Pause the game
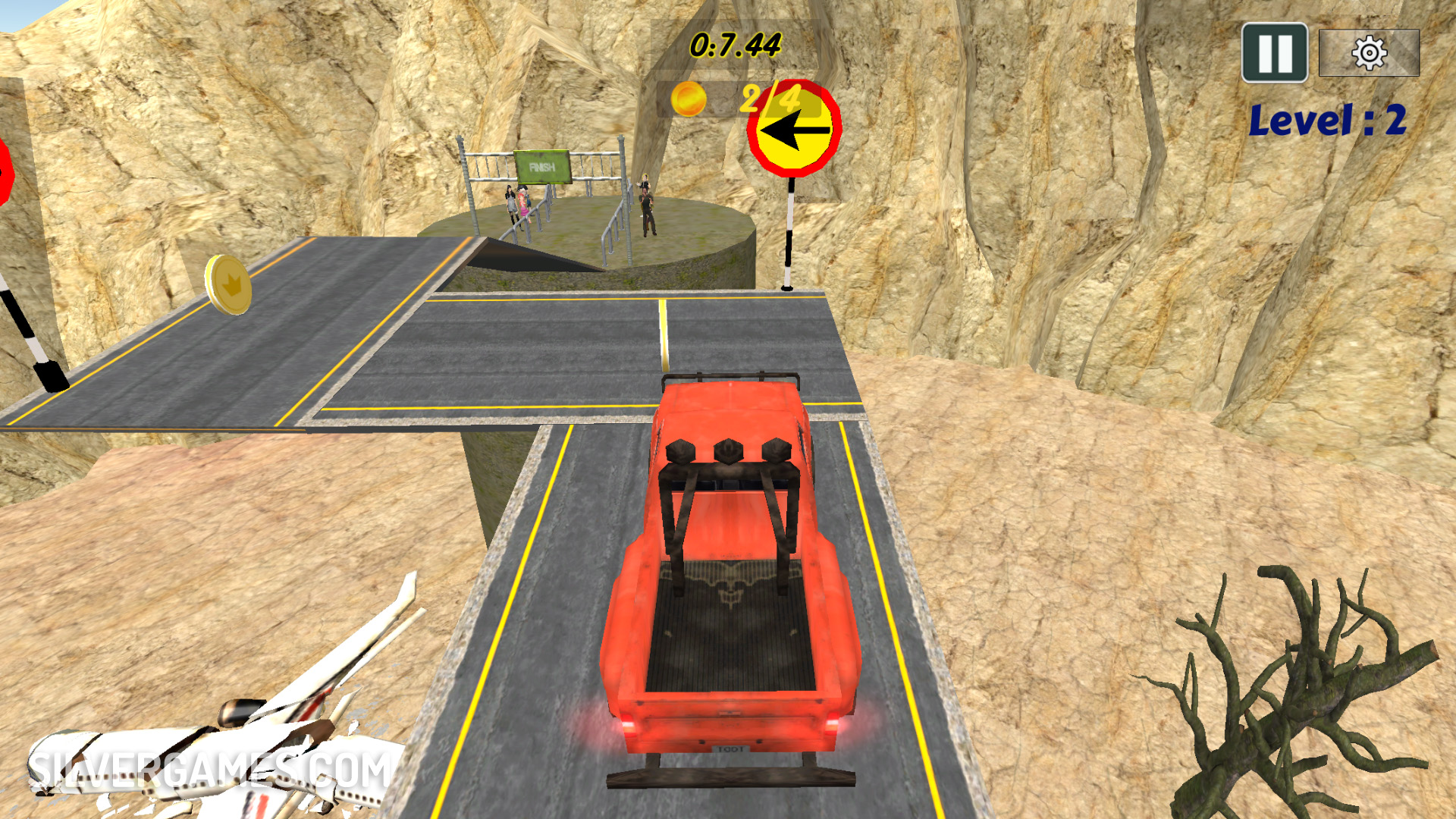 coord(1274,53)
